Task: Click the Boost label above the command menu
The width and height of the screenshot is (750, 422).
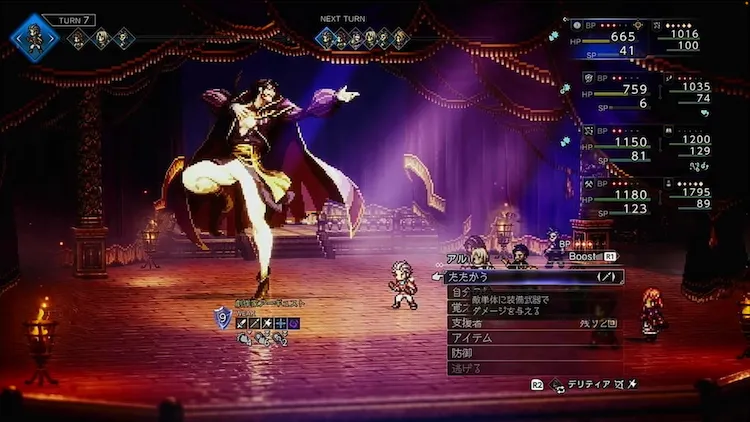Action: point(582,256)
